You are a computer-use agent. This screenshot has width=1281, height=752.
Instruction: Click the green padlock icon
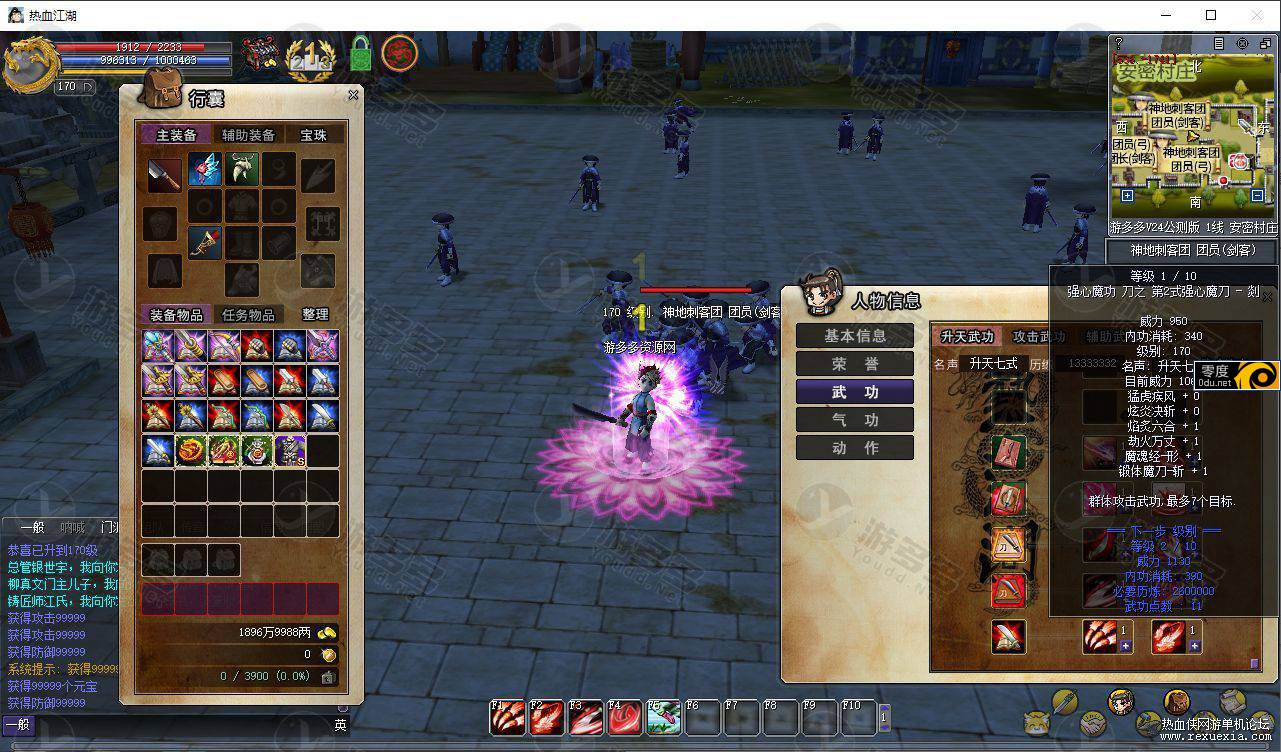(x=361, y=53)
